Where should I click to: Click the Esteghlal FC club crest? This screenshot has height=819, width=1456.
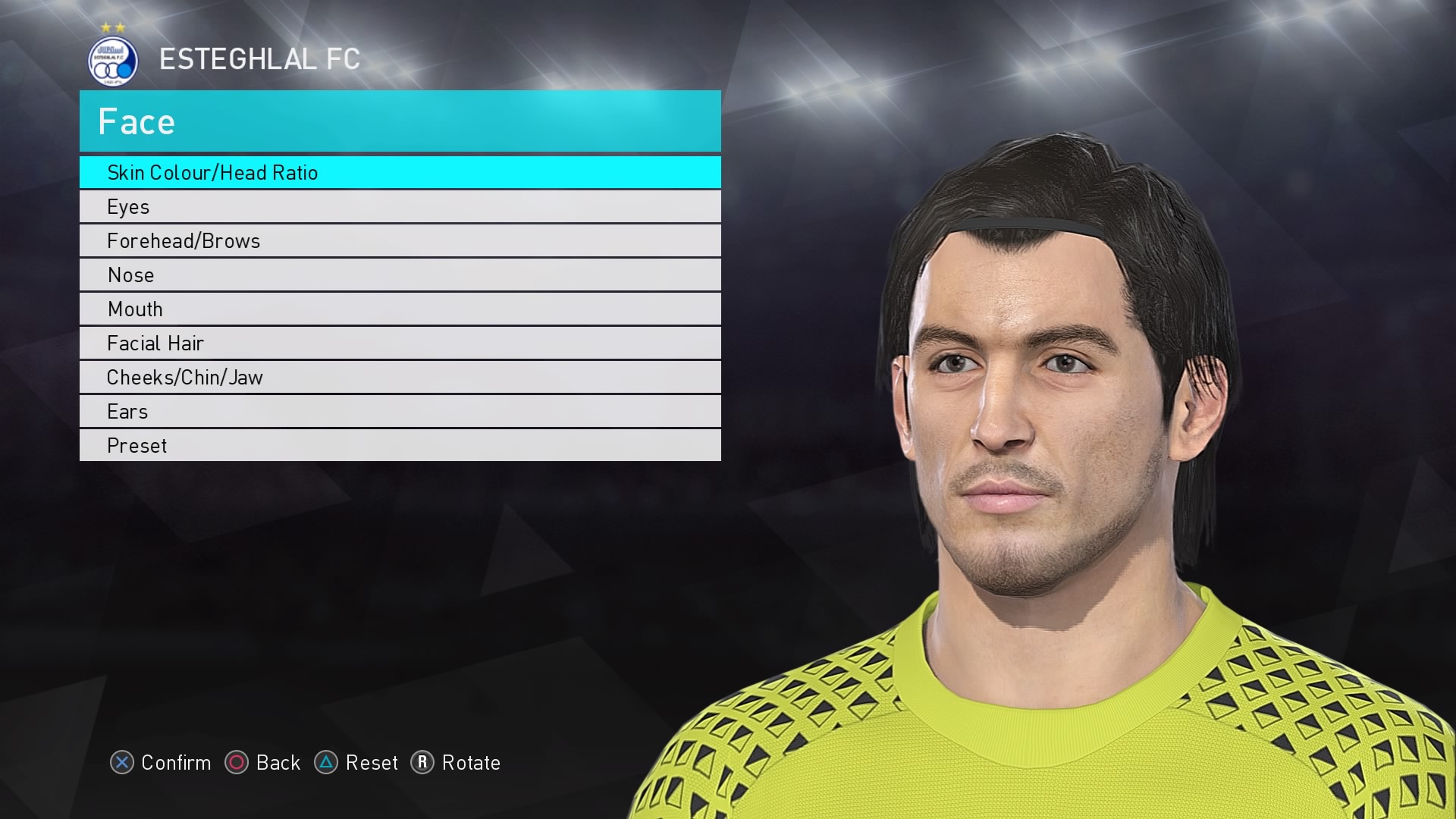pos(112,61)
